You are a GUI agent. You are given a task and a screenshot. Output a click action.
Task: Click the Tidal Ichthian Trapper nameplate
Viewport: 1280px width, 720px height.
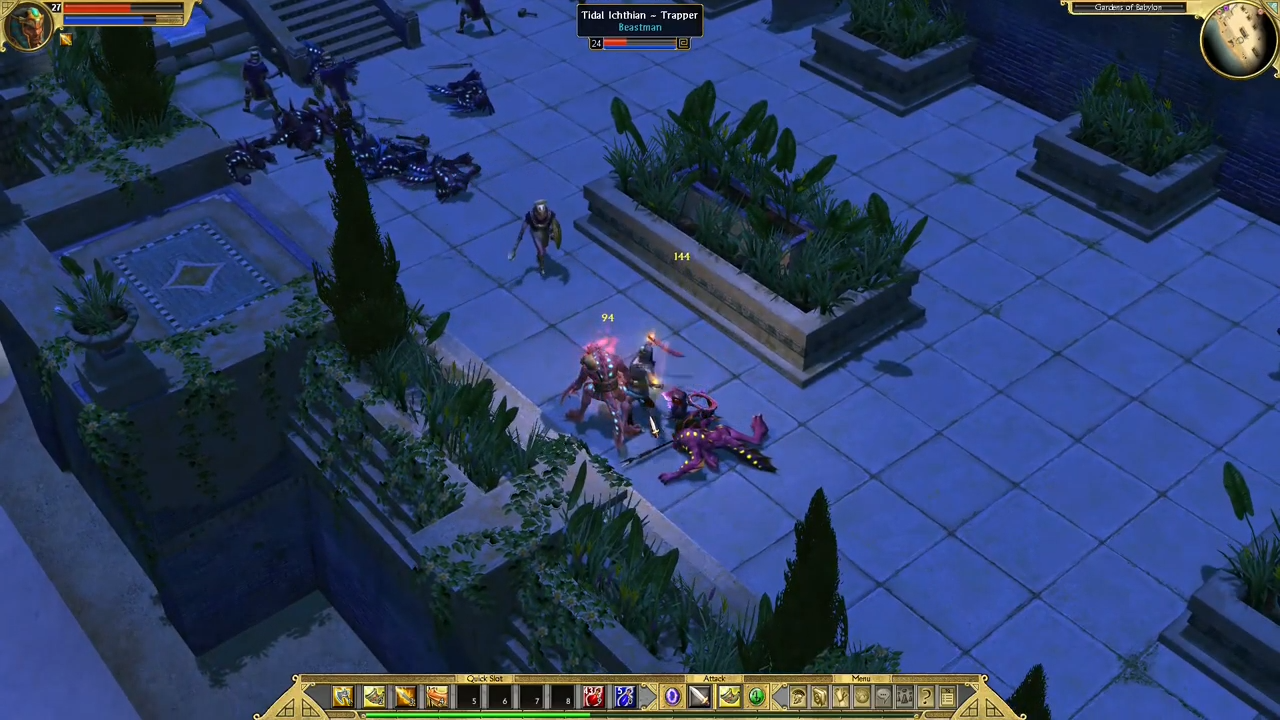(x=639, y=20)
